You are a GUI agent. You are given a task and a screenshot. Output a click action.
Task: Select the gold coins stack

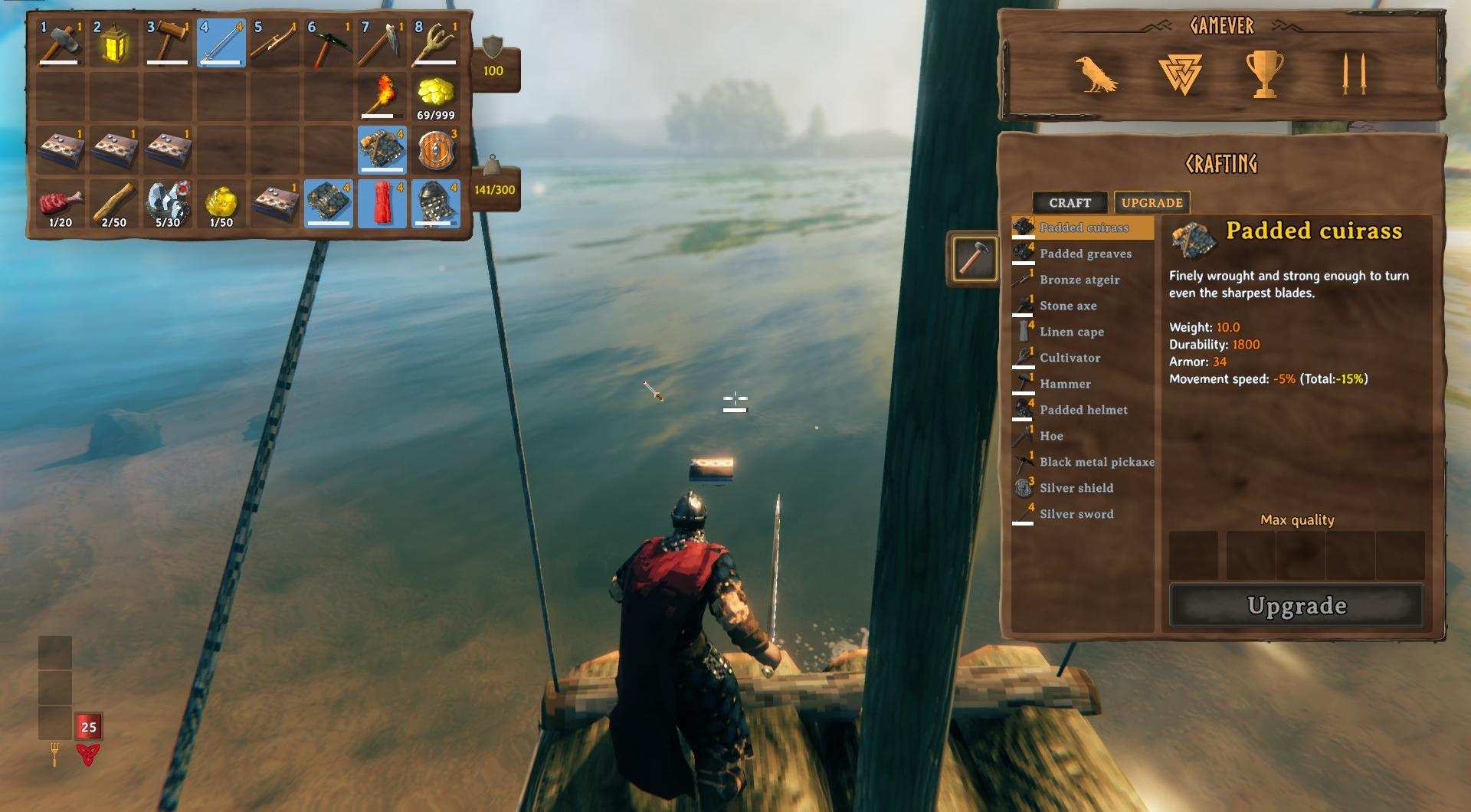pyautogui.click(x=436, y=97)
